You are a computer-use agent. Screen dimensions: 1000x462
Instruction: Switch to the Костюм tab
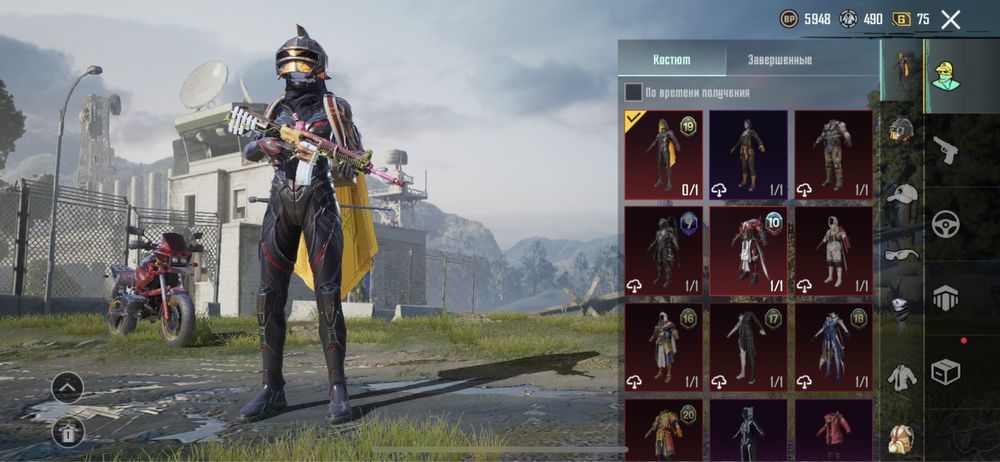coord(671,60)
